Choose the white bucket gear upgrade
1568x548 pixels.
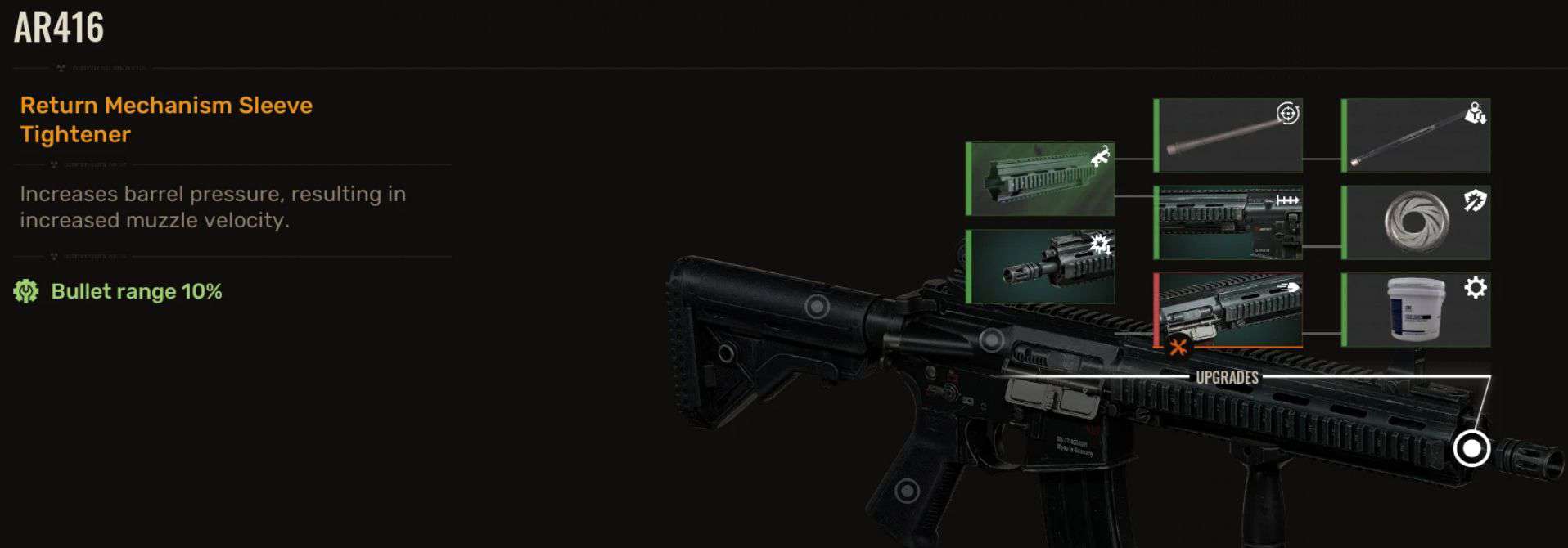[x=1416, y=310]
